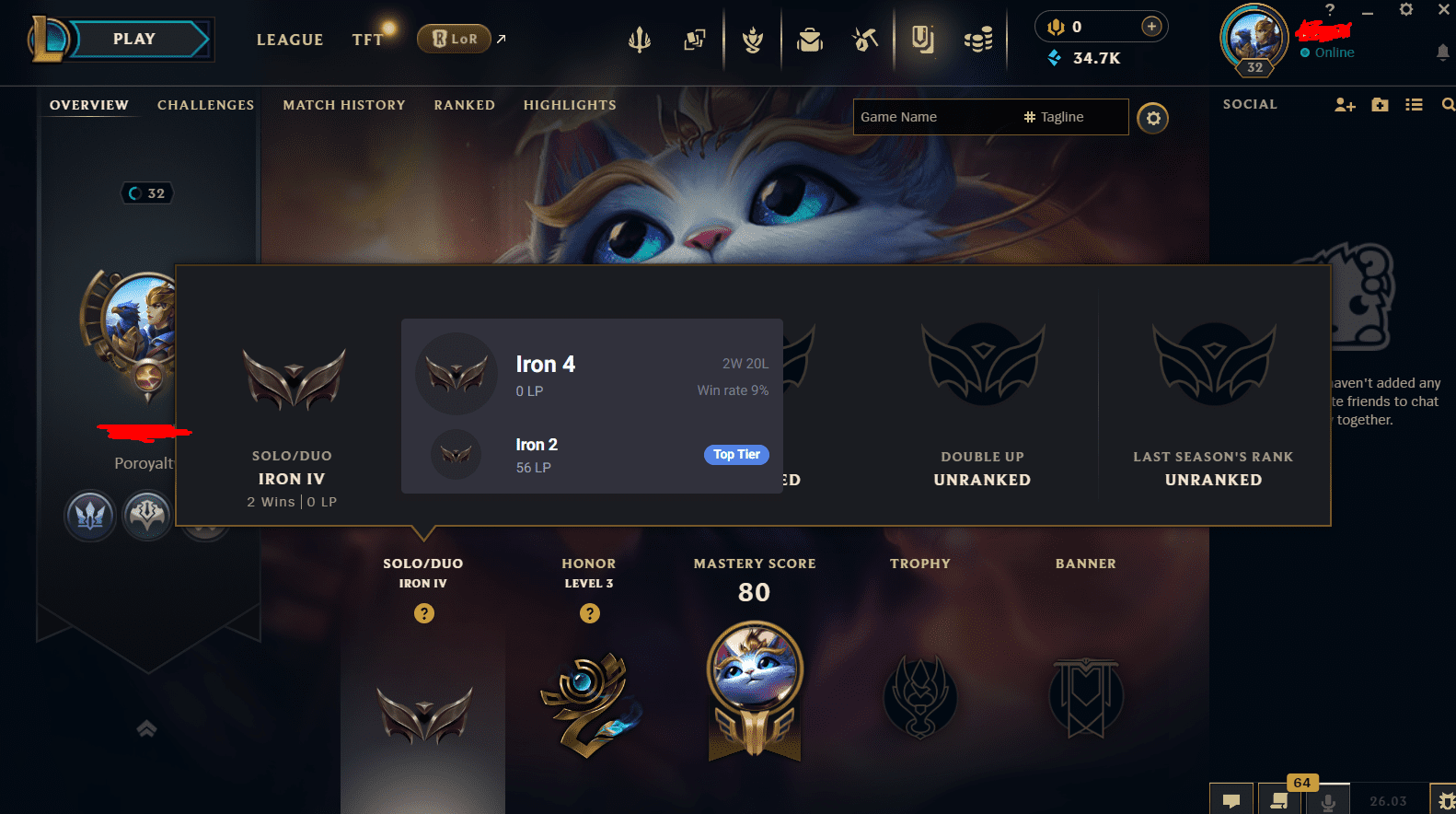Toggle the friends list view icon

tap(1415, 104)
